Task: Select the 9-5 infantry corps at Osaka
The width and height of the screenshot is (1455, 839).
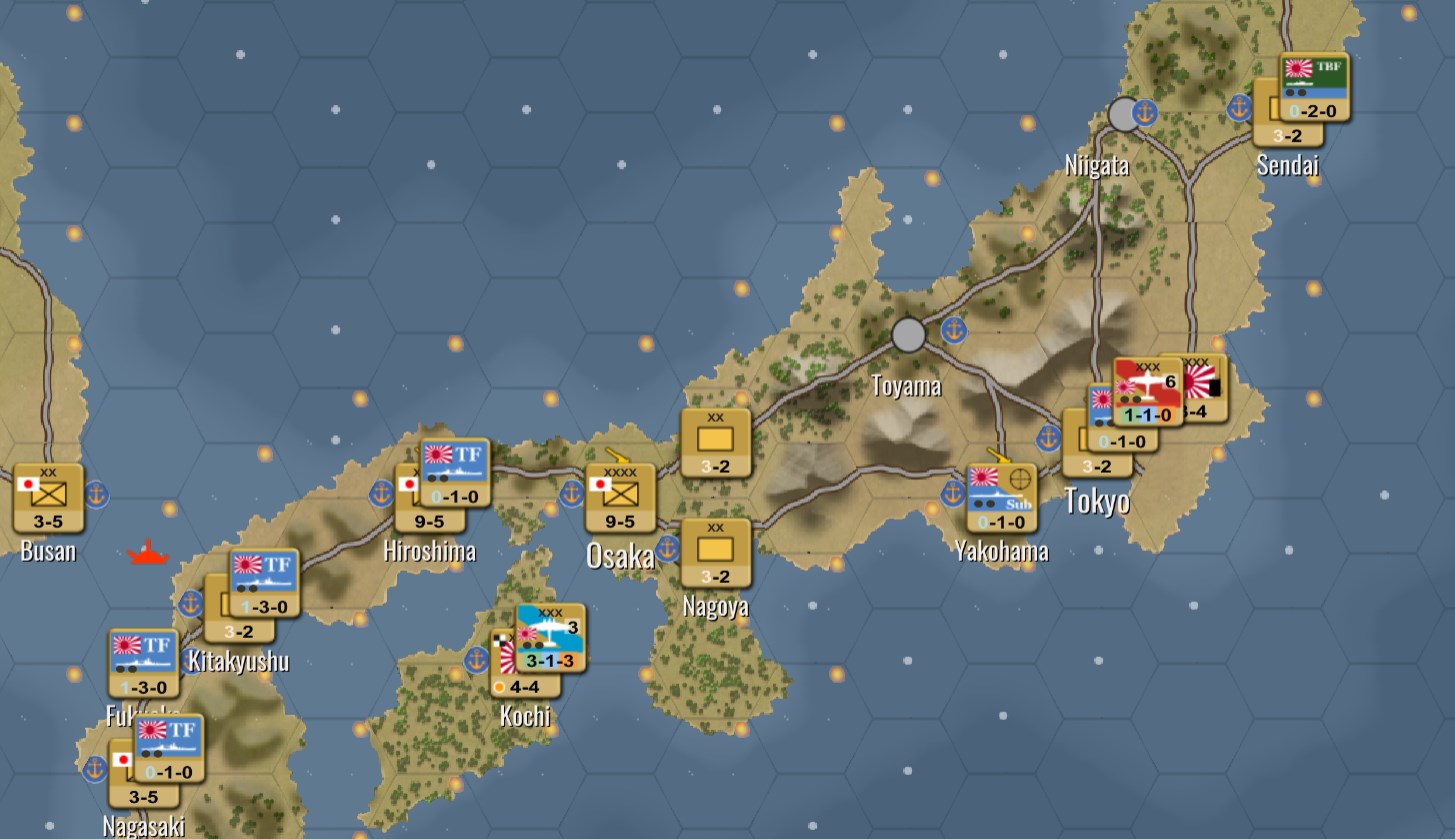Action: pos(620,497)
